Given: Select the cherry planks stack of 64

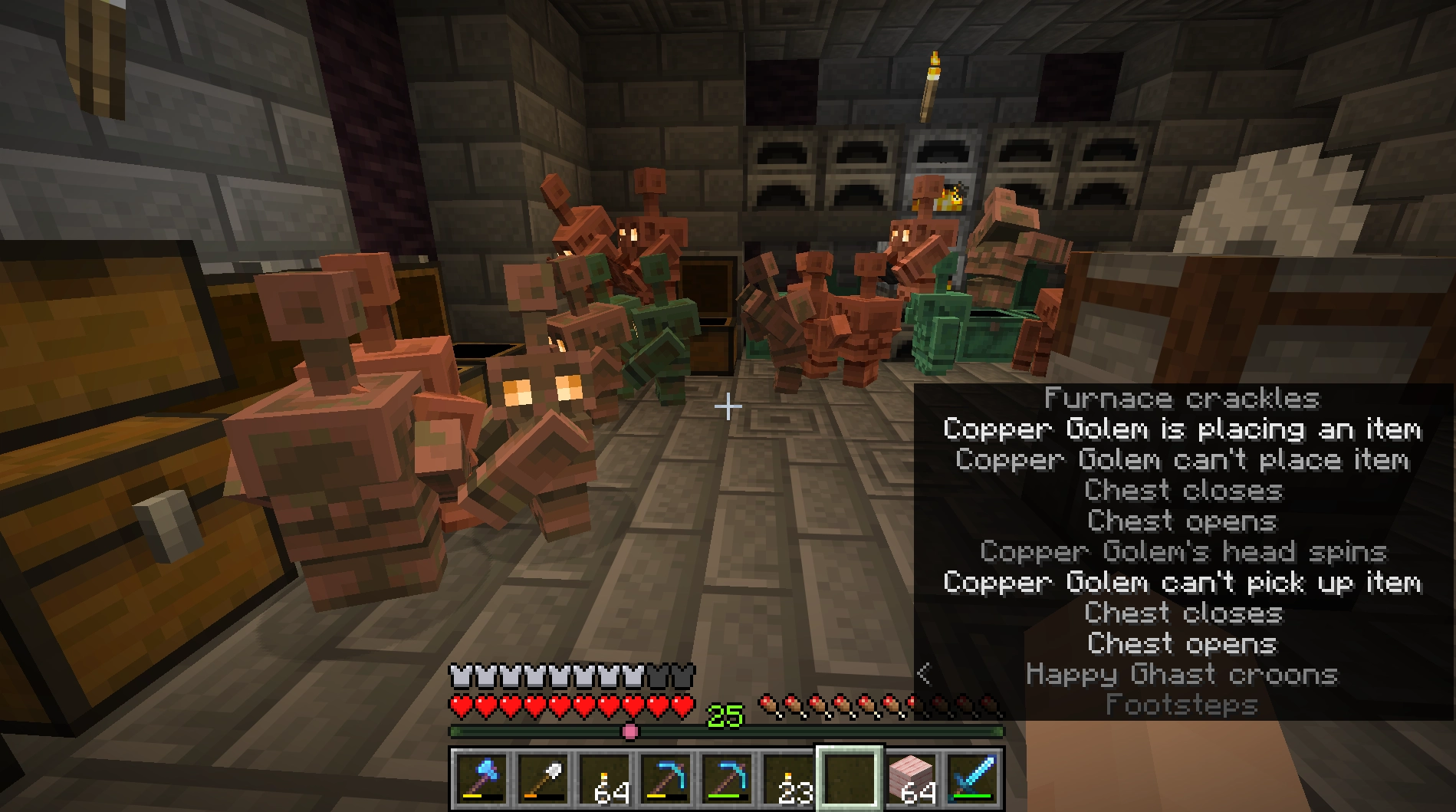Looking at the screenshot, I should tap(912, 779).
